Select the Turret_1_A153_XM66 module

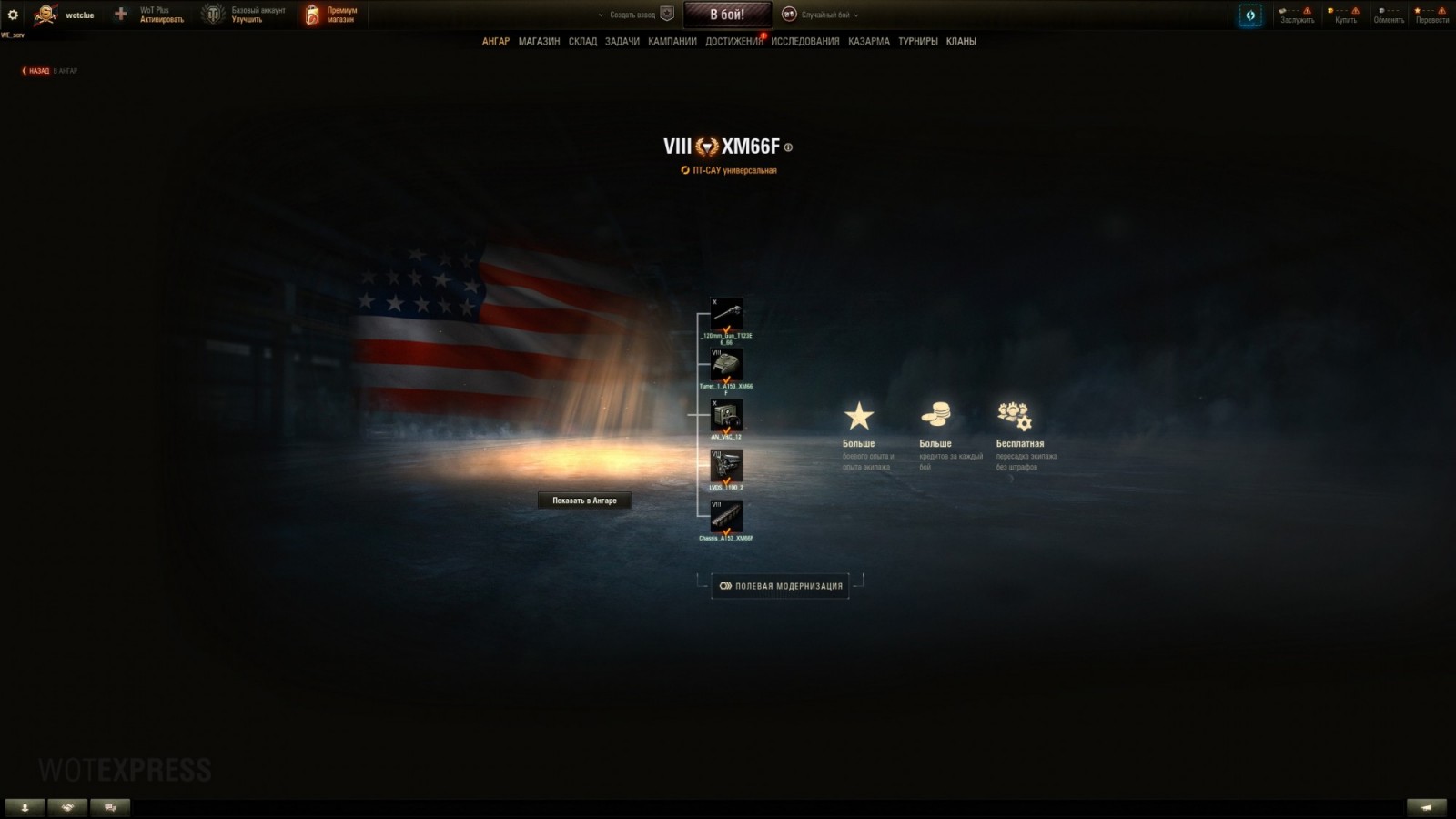727,364
